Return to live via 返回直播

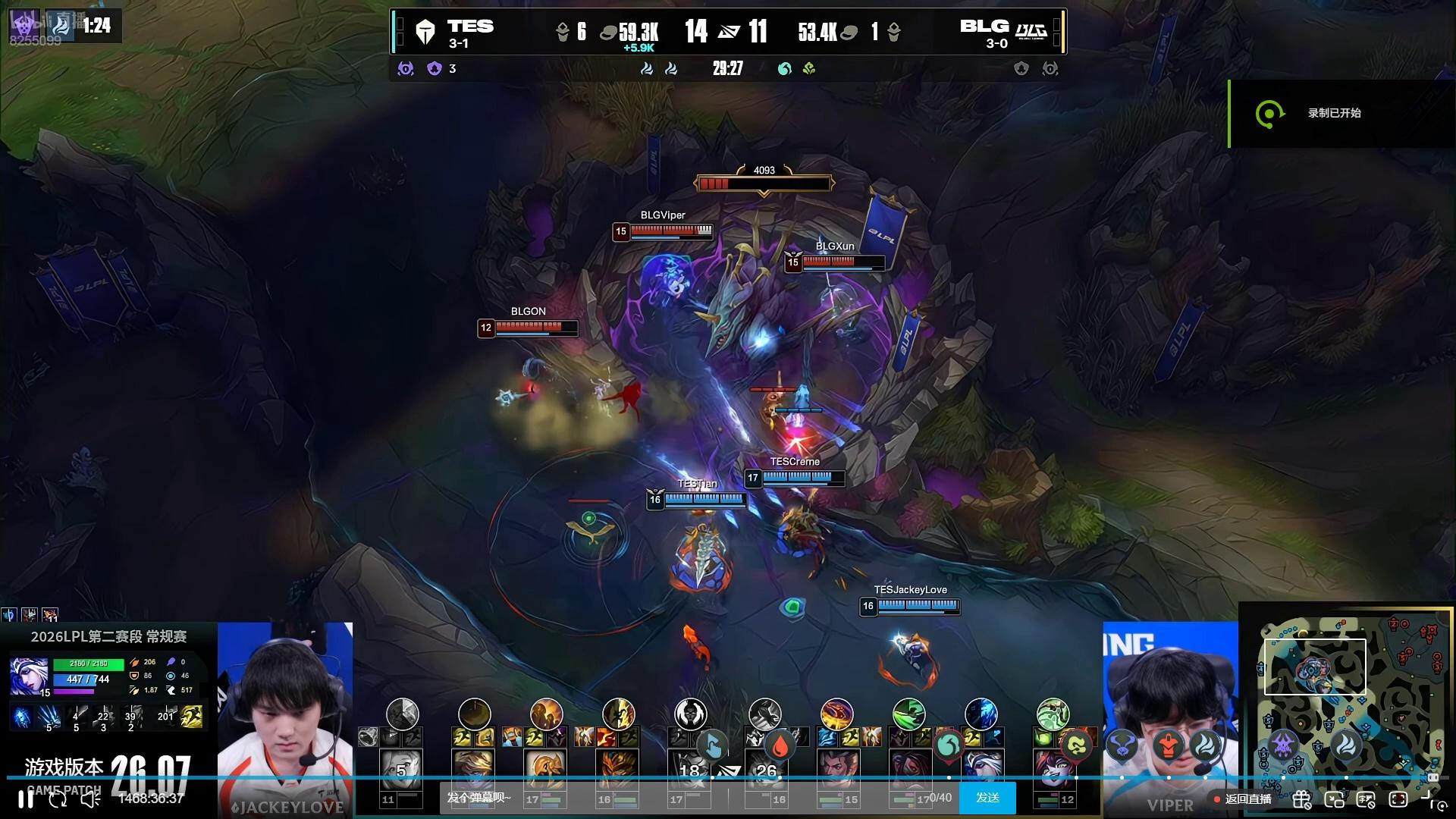pos(1242,799)
